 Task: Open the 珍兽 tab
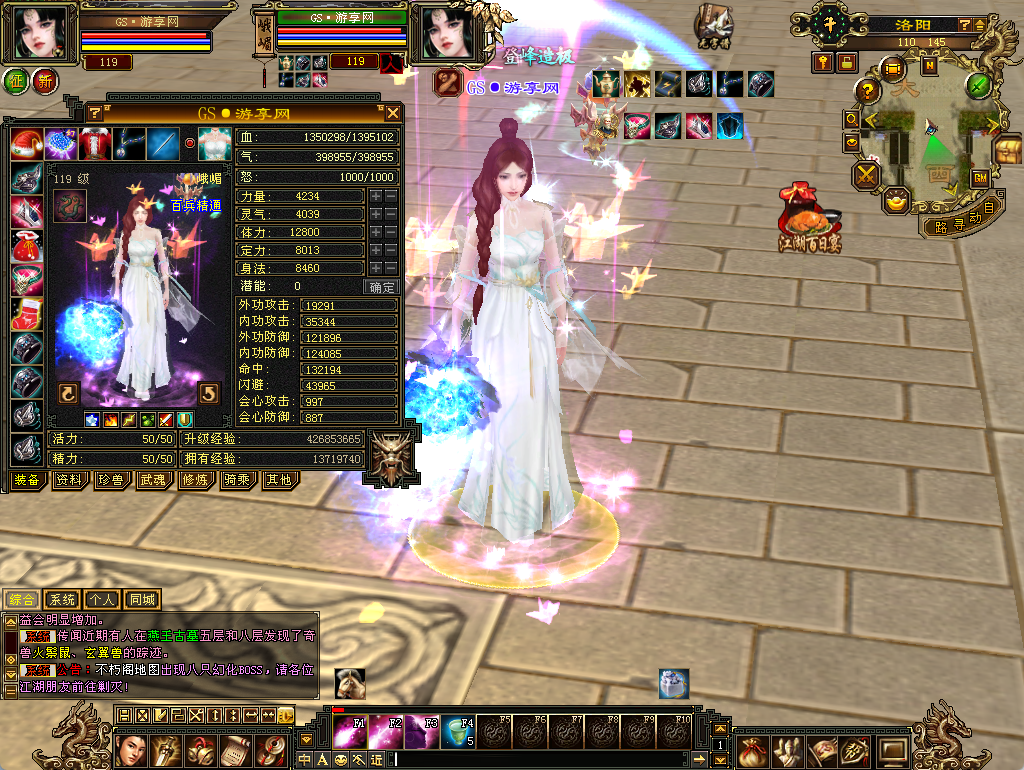(110, 480)
